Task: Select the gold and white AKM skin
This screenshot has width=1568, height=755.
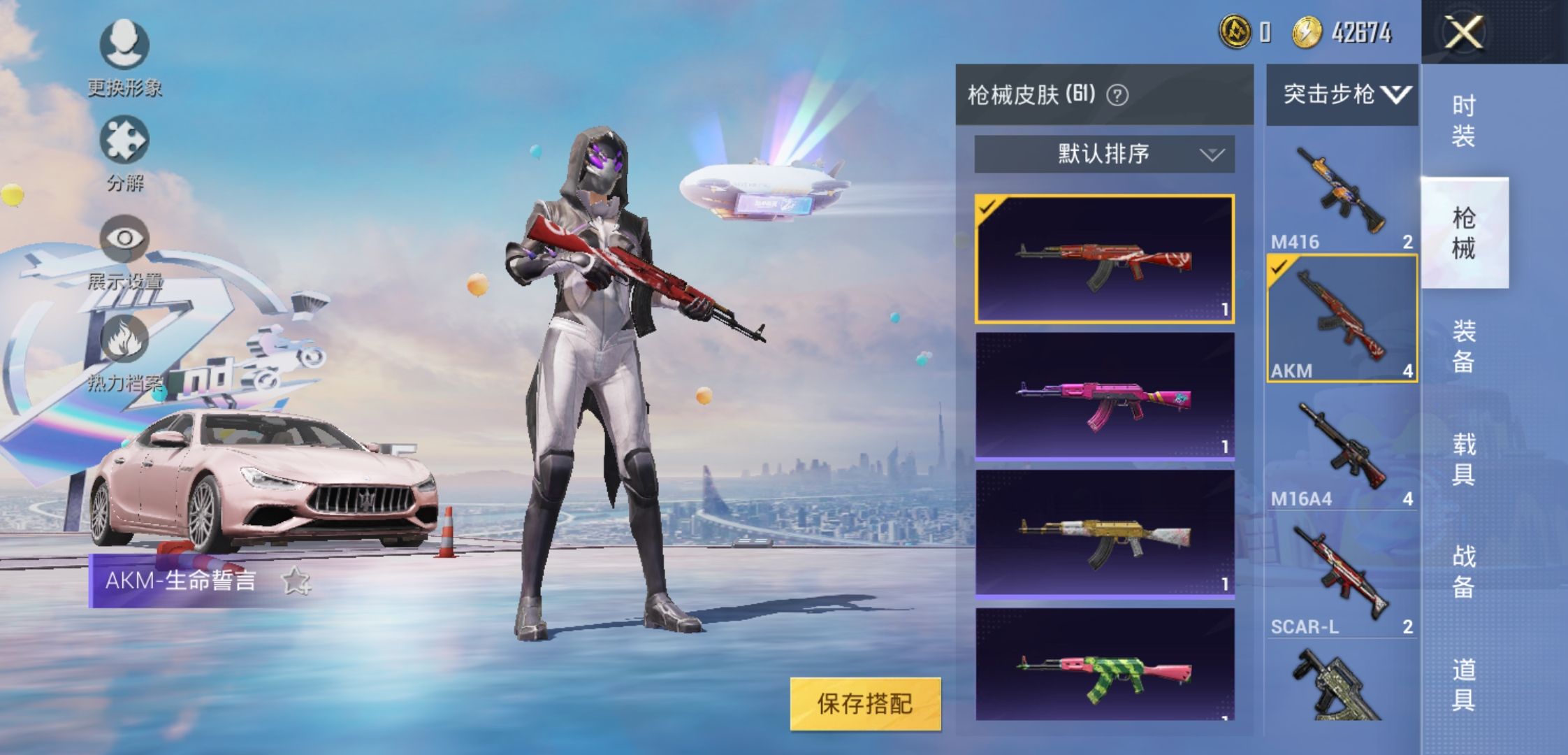Action: tap(1104, 533)
